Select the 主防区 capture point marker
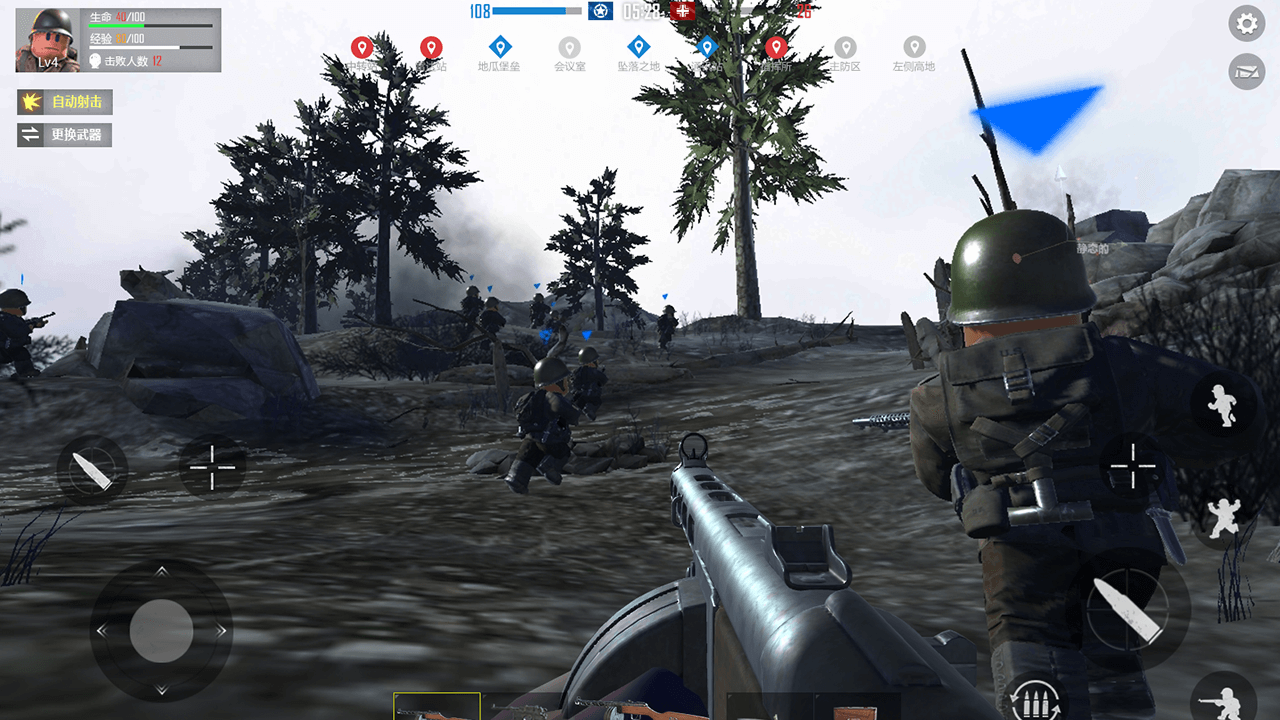This screenshot has width=1280, height=720. pos(845,49)
